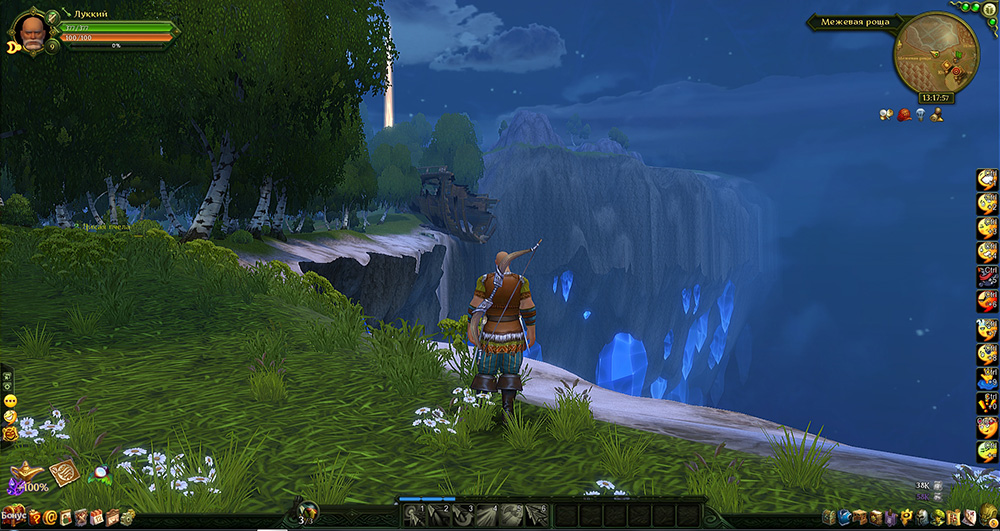Open the parchment scroll icon beside the lamp

point(65,471)
